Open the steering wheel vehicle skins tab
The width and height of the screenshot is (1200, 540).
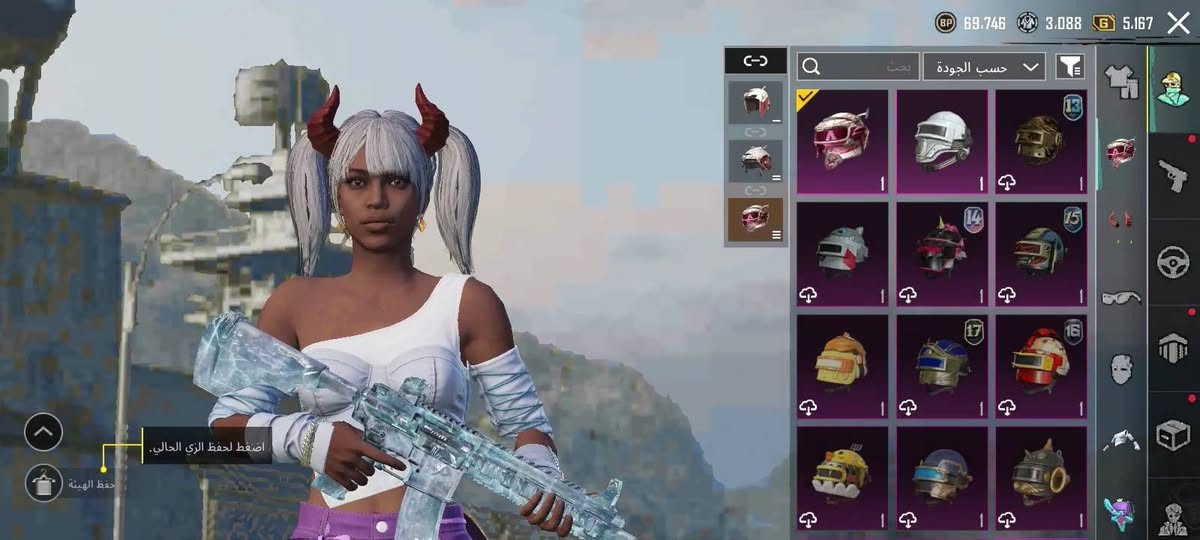tap(1172, 262)
